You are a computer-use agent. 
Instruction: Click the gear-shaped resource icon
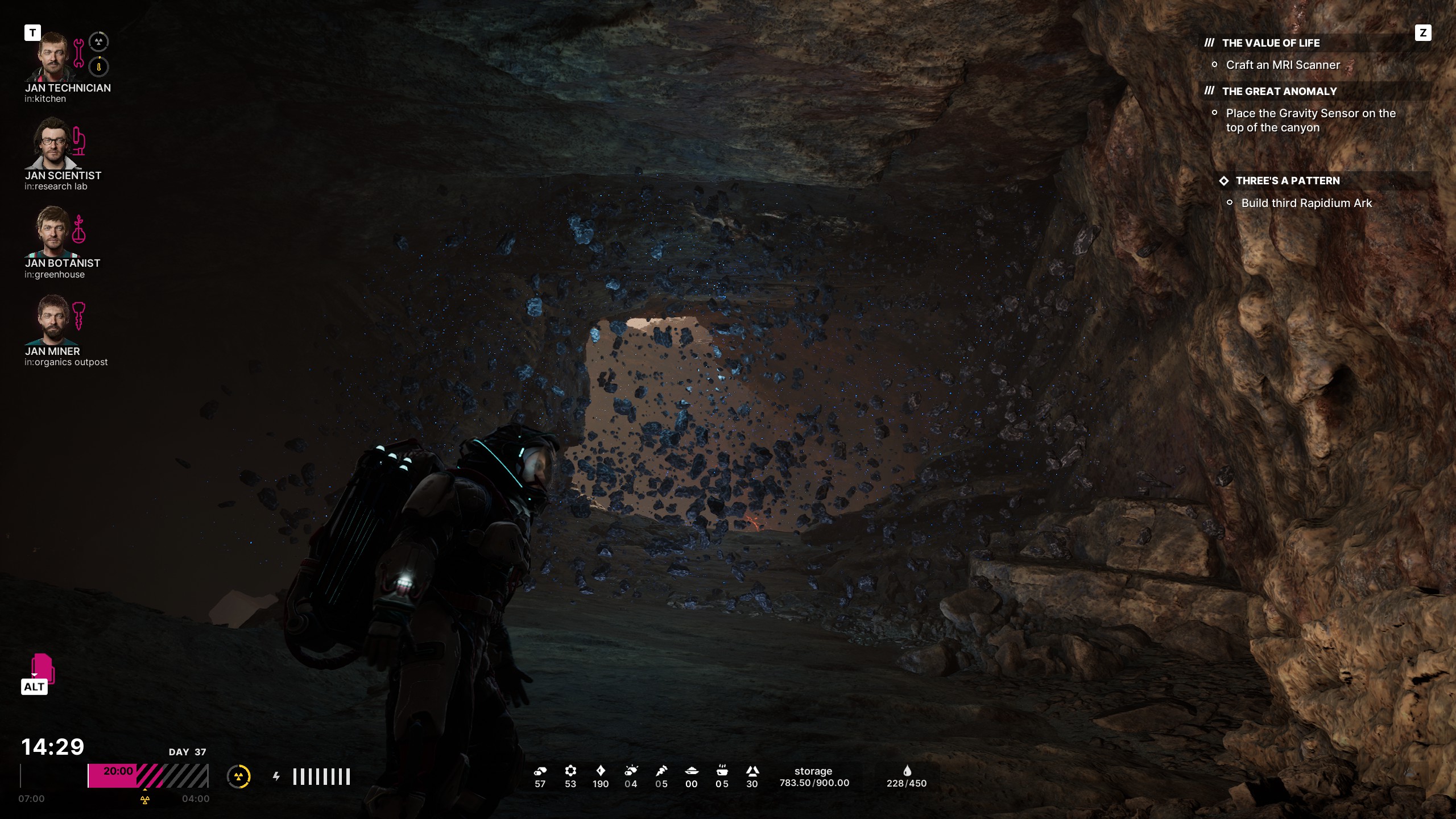pos(570,771)
